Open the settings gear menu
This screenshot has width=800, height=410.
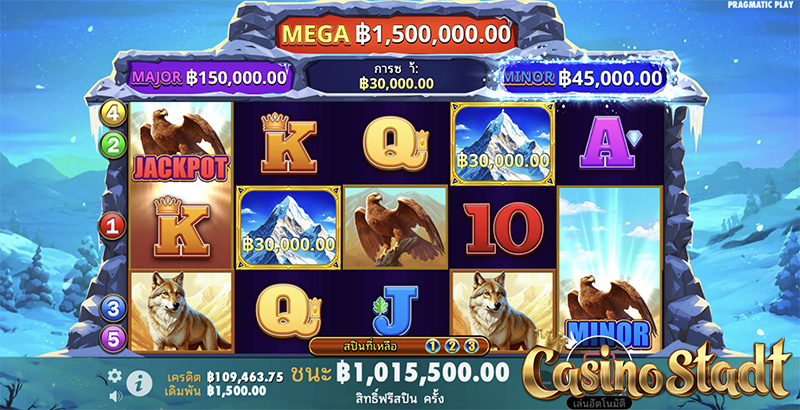point(115,375)
